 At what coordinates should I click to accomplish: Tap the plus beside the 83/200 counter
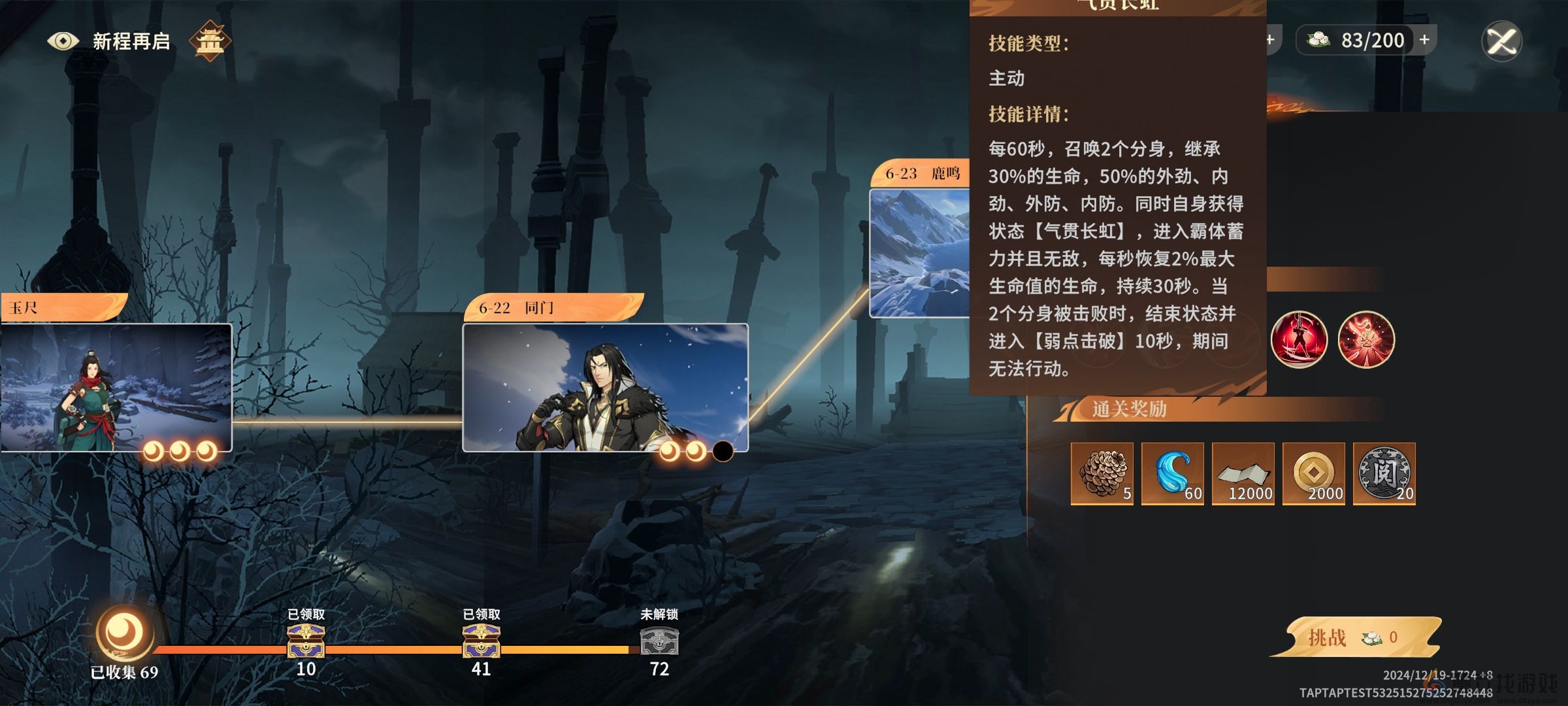click(x=1423, y=41)
